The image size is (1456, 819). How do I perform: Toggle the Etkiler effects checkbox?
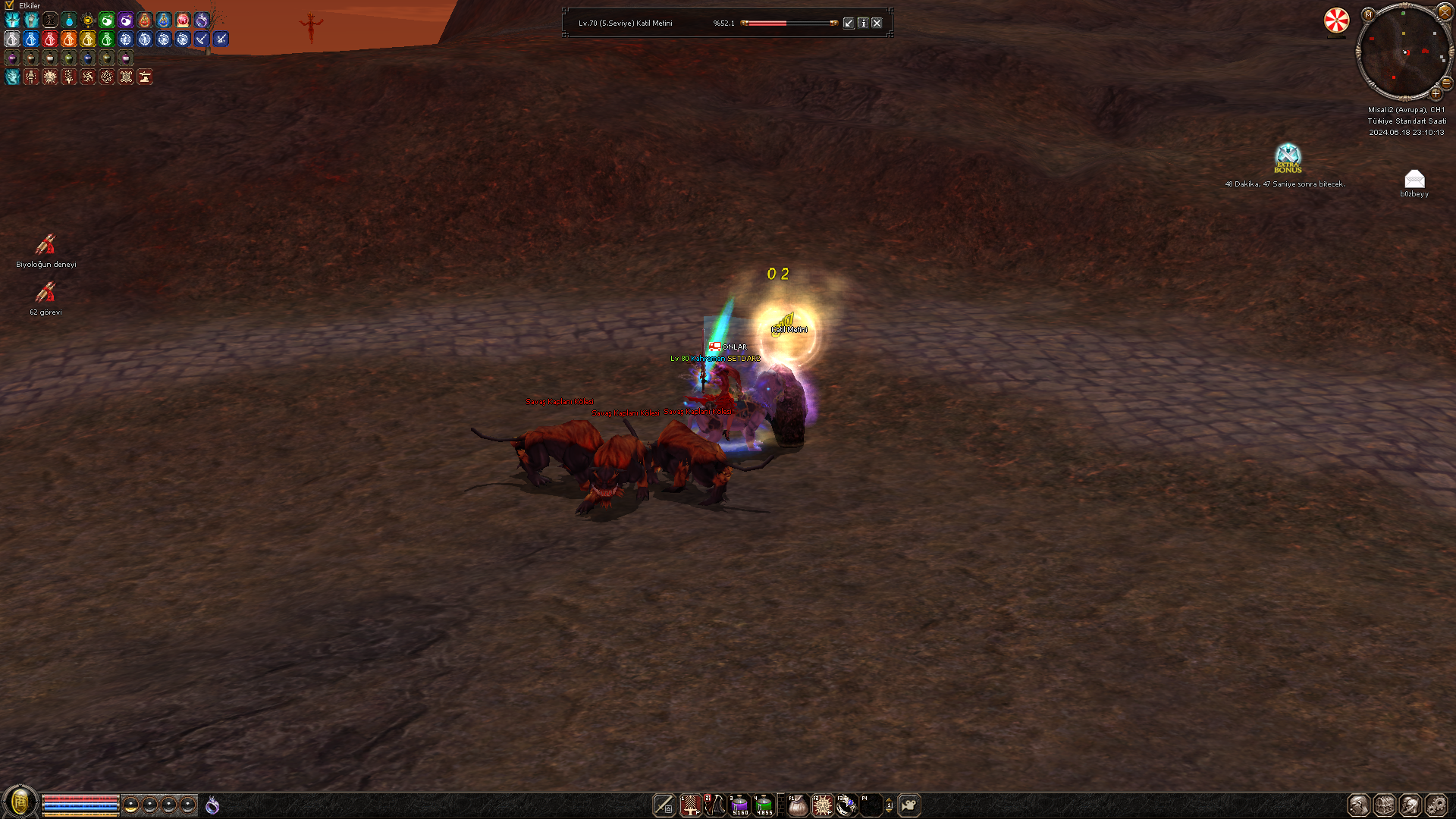click(x=9, y=5)
